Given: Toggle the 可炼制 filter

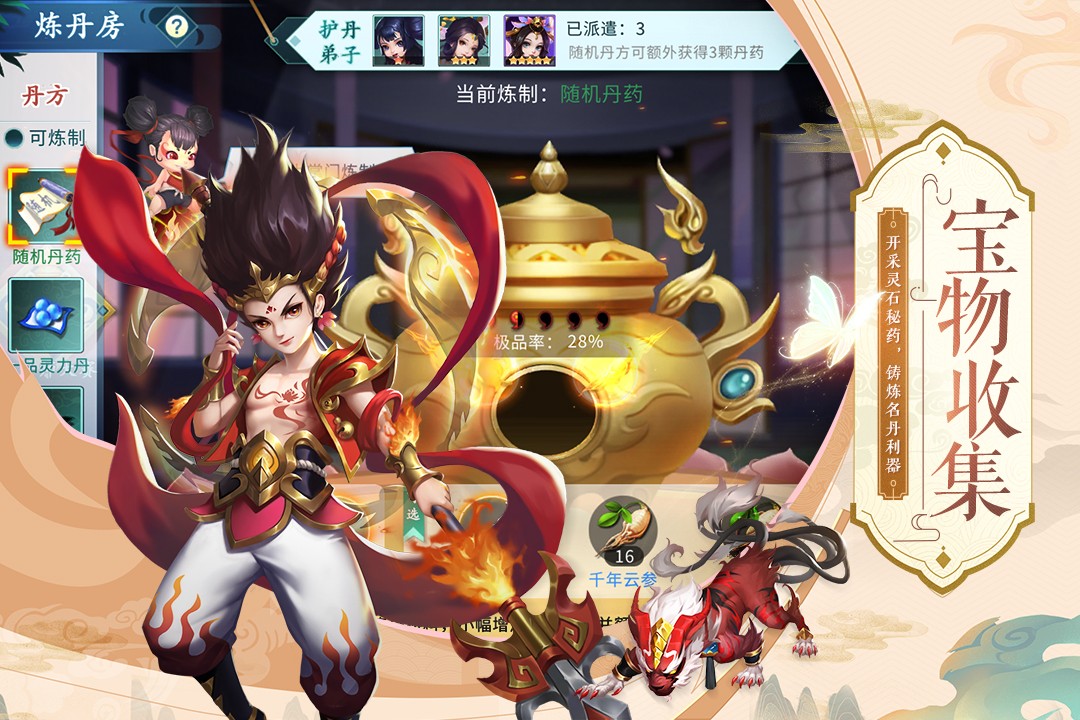Looking at the screenshot, I should click(x=14, y=138).
